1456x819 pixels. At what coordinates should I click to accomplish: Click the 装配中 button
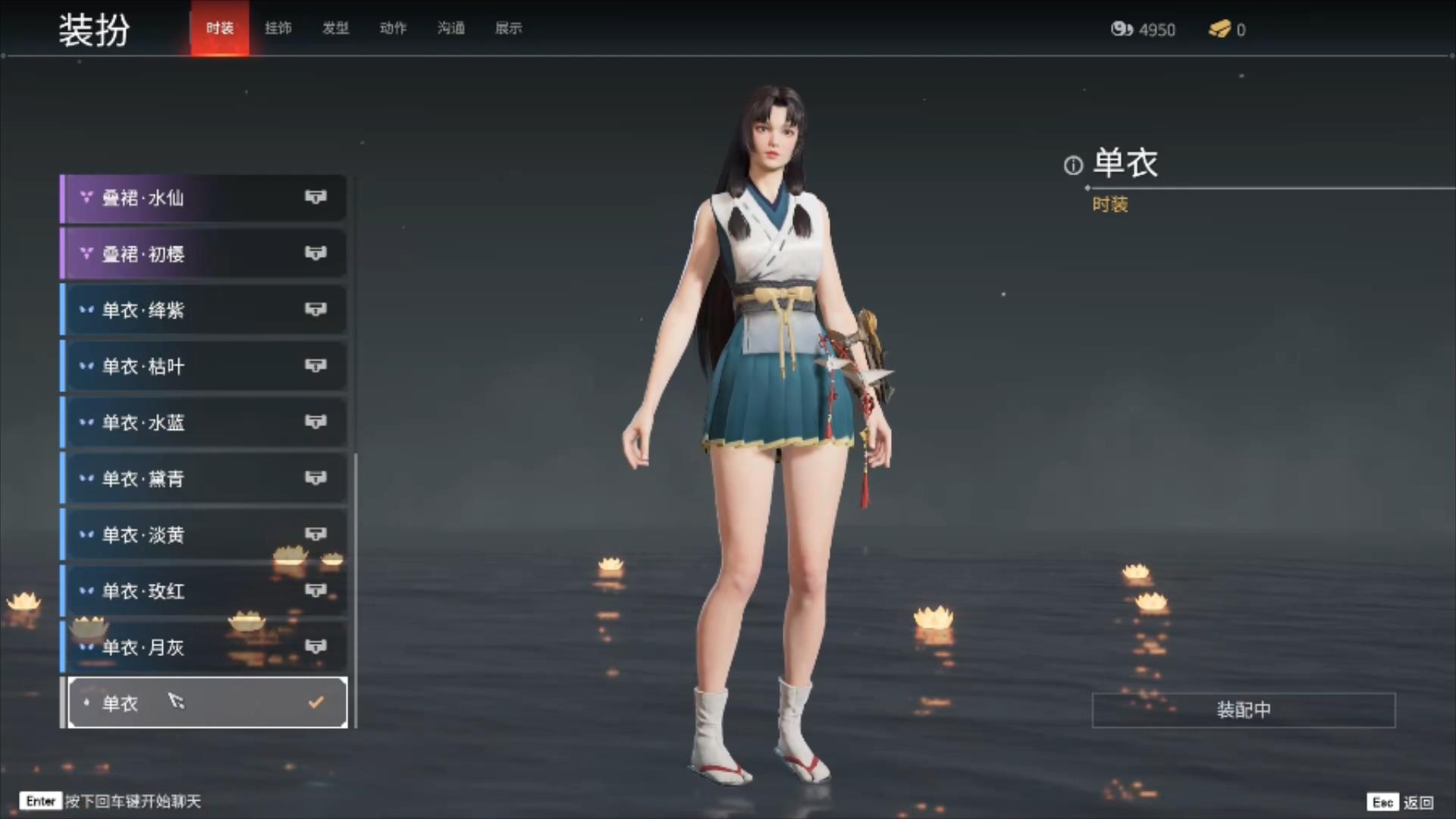coord(1243,710)
